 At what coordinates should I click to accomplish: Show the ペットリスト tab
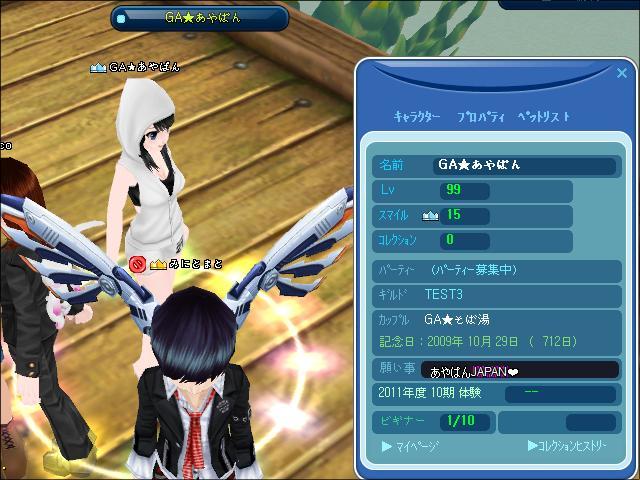(545, 117)
